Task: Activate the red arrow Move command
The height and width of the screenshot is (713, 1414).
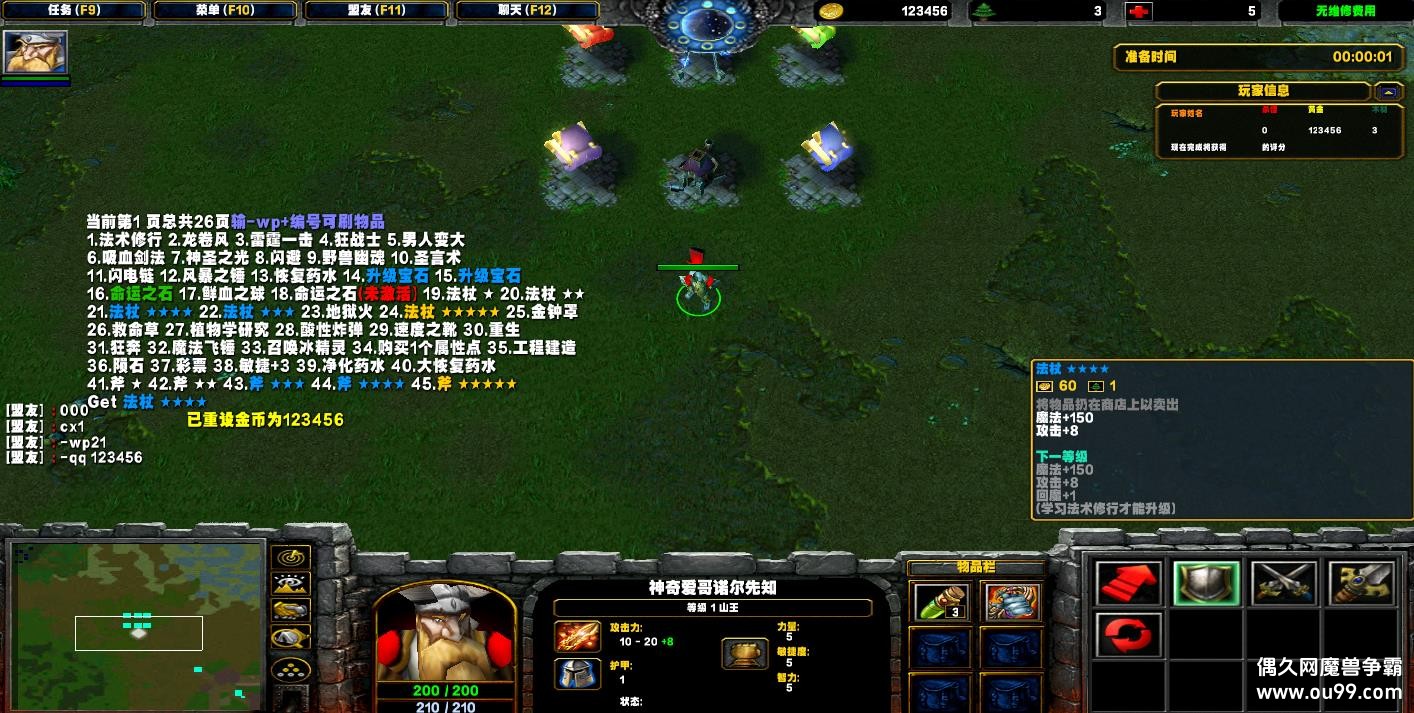Action: pyautogui.click(x=1129, y=583)
